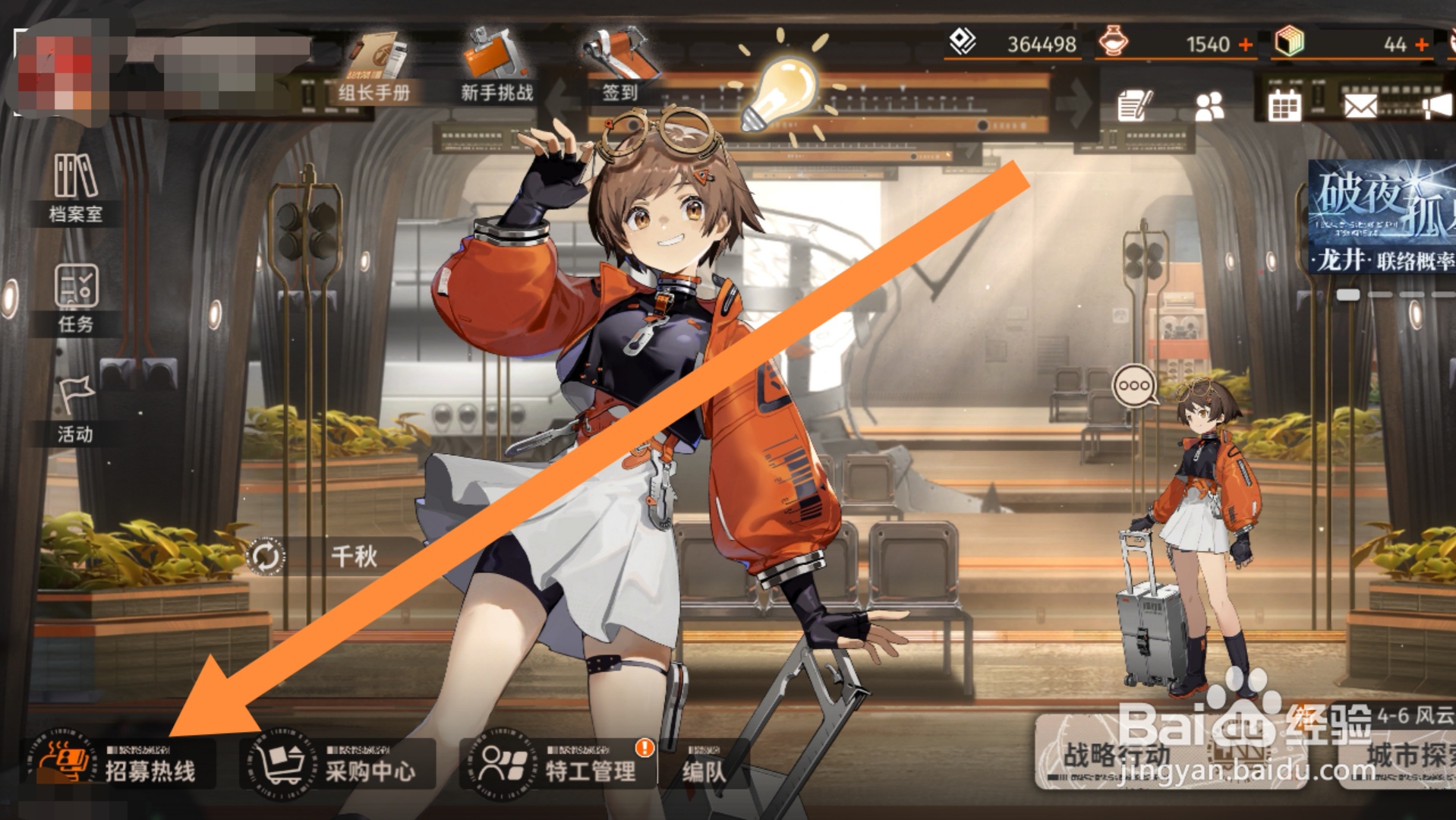Open the notepad notice icon
Screen dimensions: 1456x820
[1135, 106]
